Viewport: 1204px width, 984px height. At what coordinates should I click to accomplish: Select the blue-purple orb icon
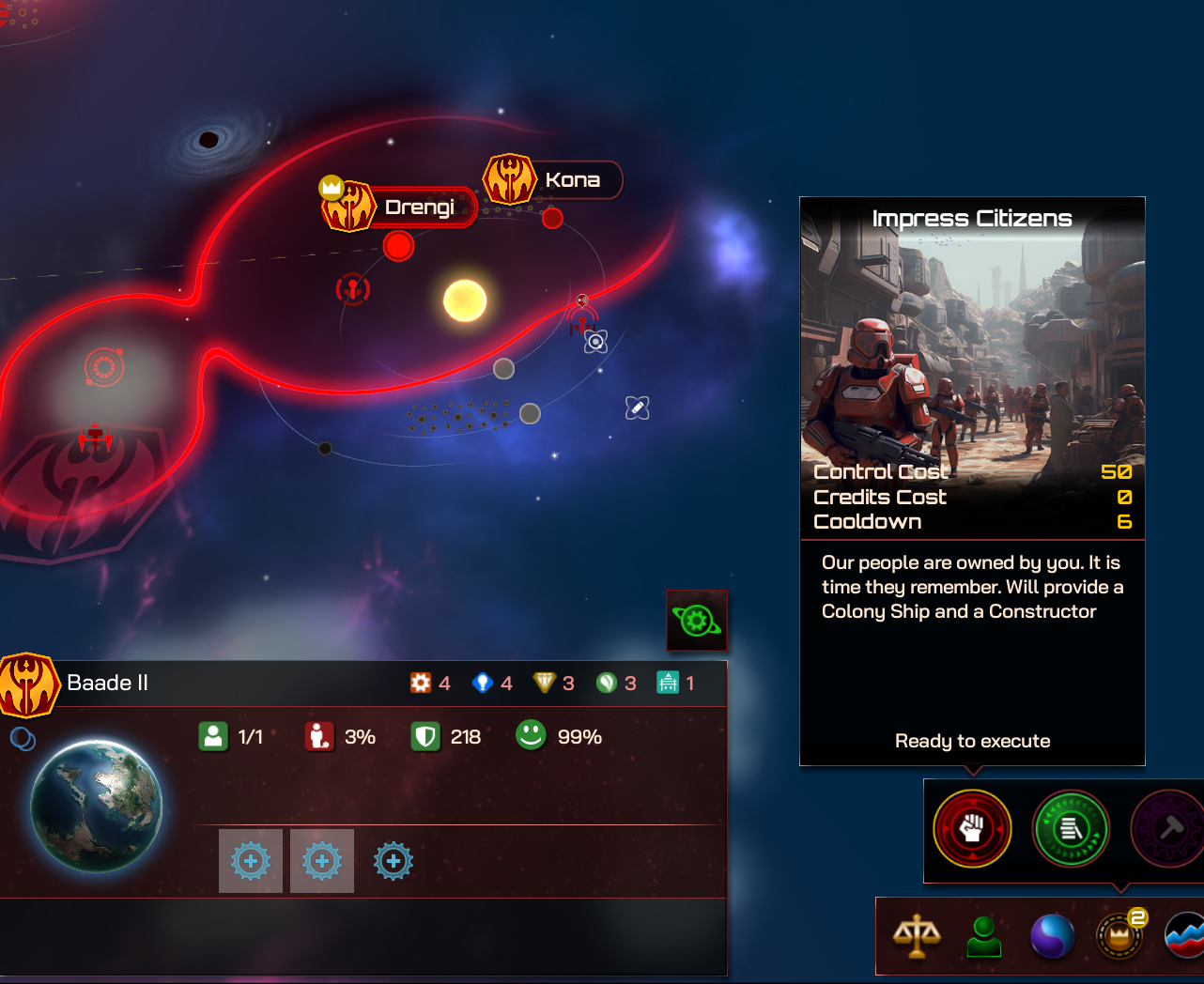tap(1053, 935)
